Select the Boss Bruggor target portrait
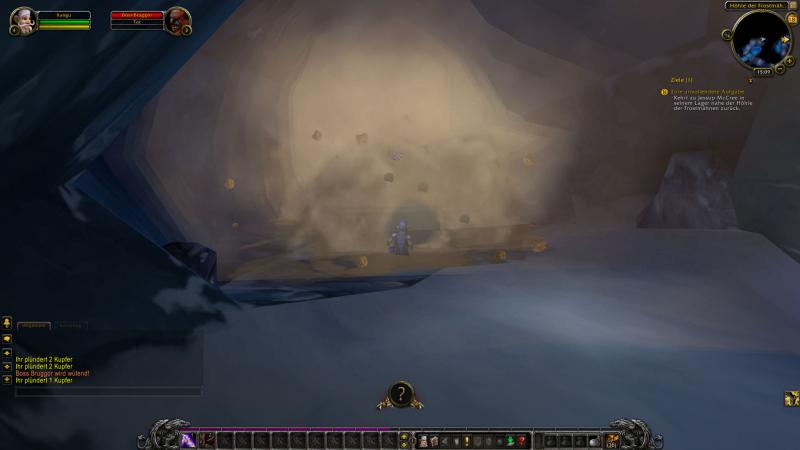The image size is (800, 450). pos(177,20)
